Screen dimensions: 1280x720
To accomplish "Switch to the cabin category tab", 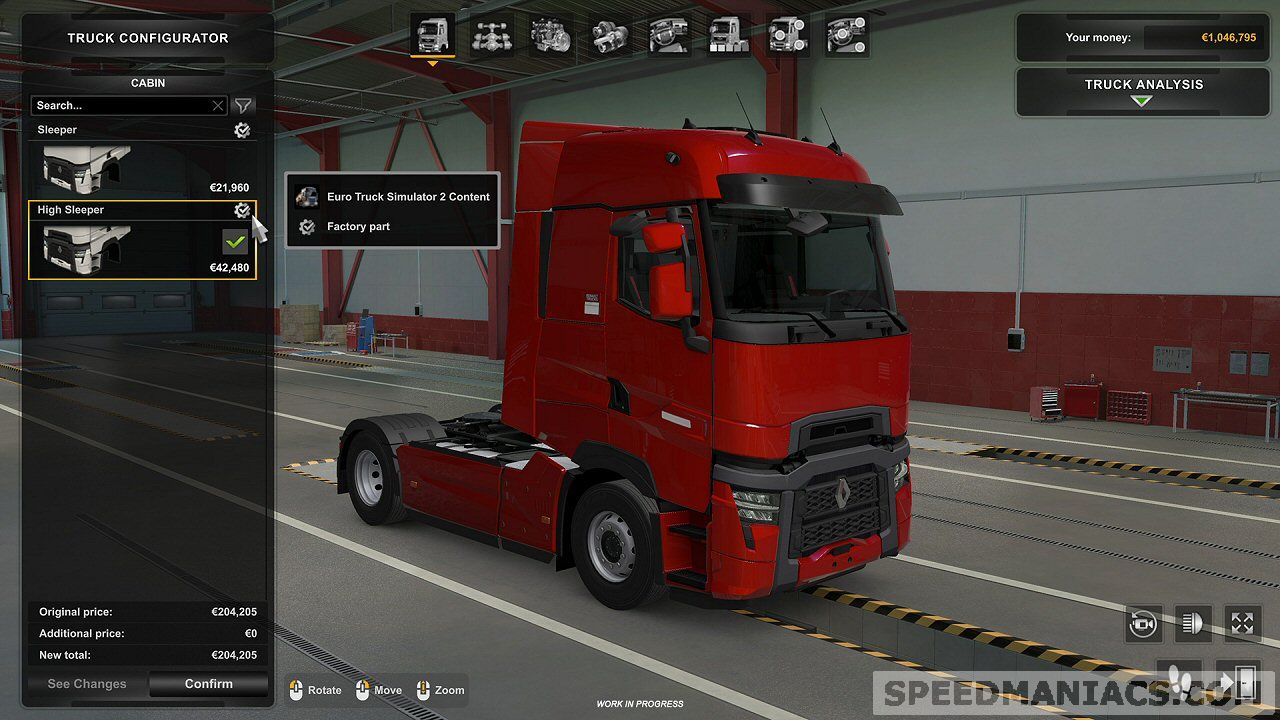I will (x=432, y=36).
